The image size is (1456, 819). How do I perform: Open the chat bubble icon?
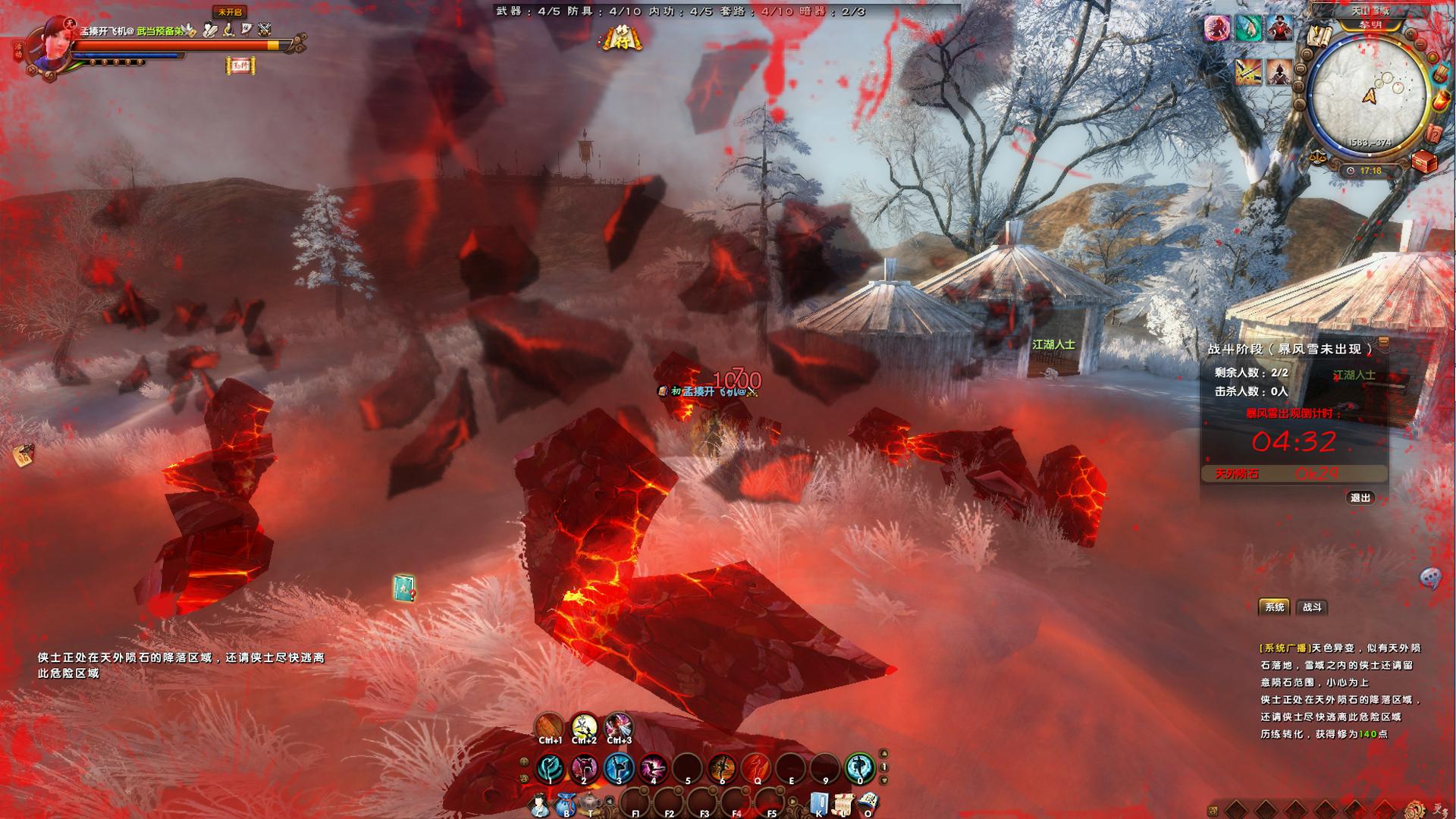(x=1429, y=579)
